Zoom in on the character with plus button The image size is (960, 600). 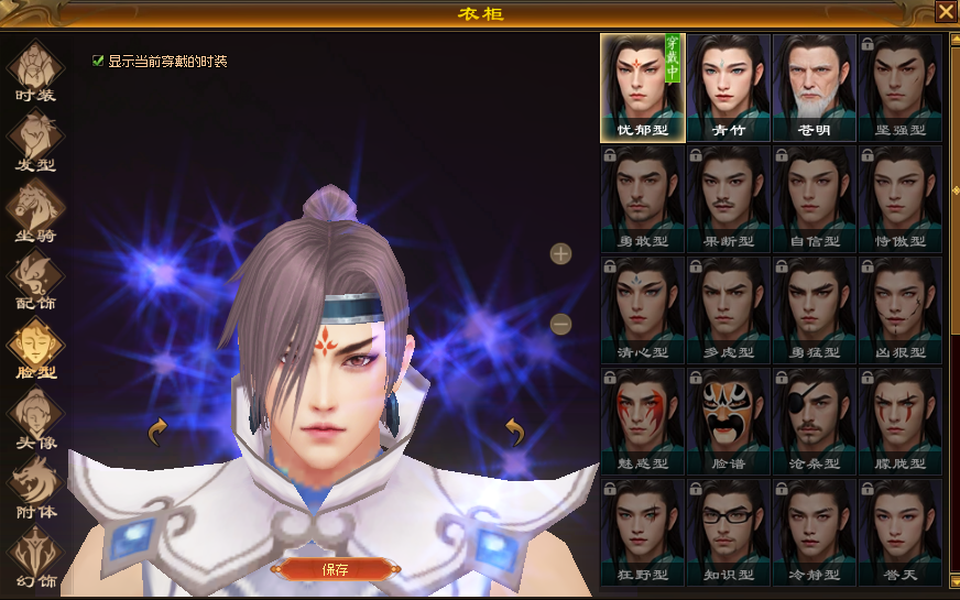click(561, 254)
